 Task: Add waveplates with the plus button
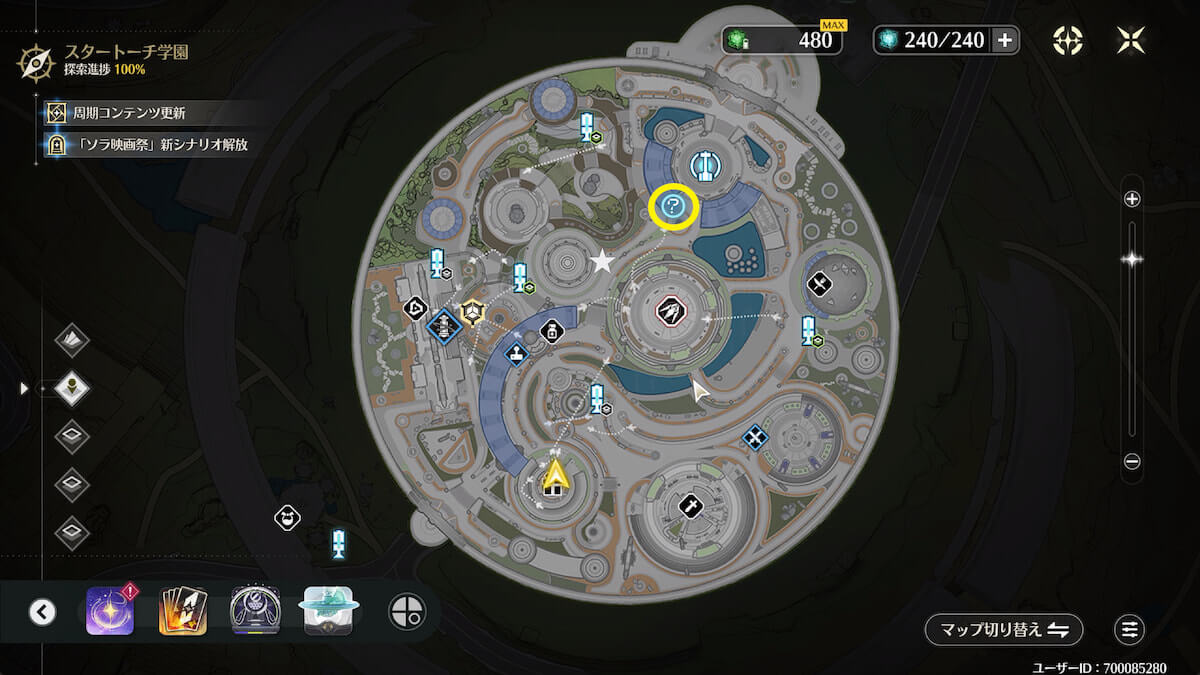tap(1005, 40)
